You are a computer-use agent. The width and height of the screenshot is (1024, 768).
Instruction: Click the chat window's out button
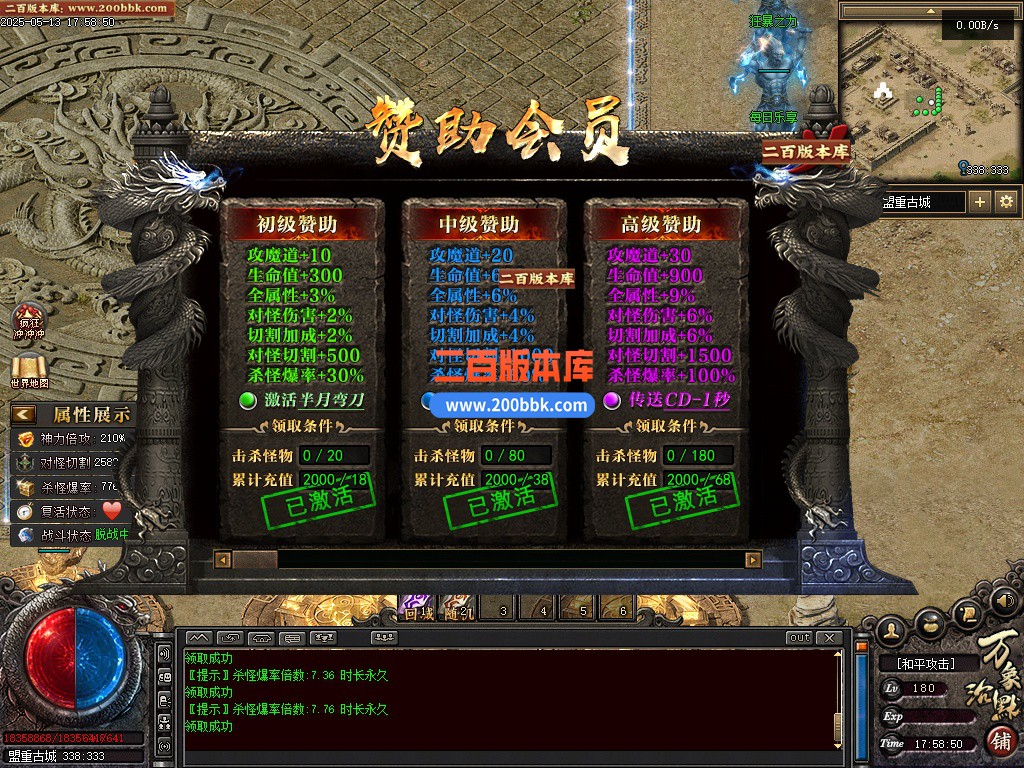tap(799, 638)
